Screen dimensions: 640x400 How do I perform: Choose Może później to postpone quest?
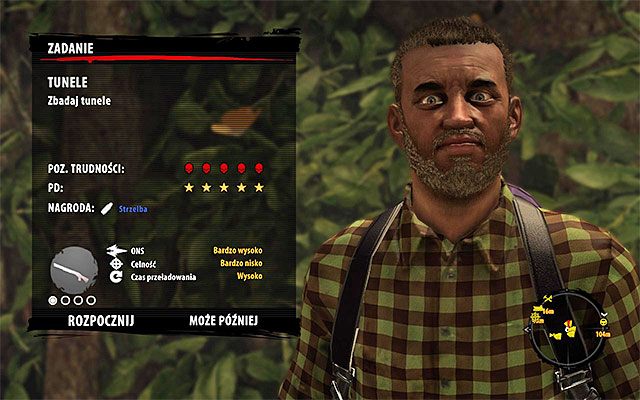[x=223, y=321]
